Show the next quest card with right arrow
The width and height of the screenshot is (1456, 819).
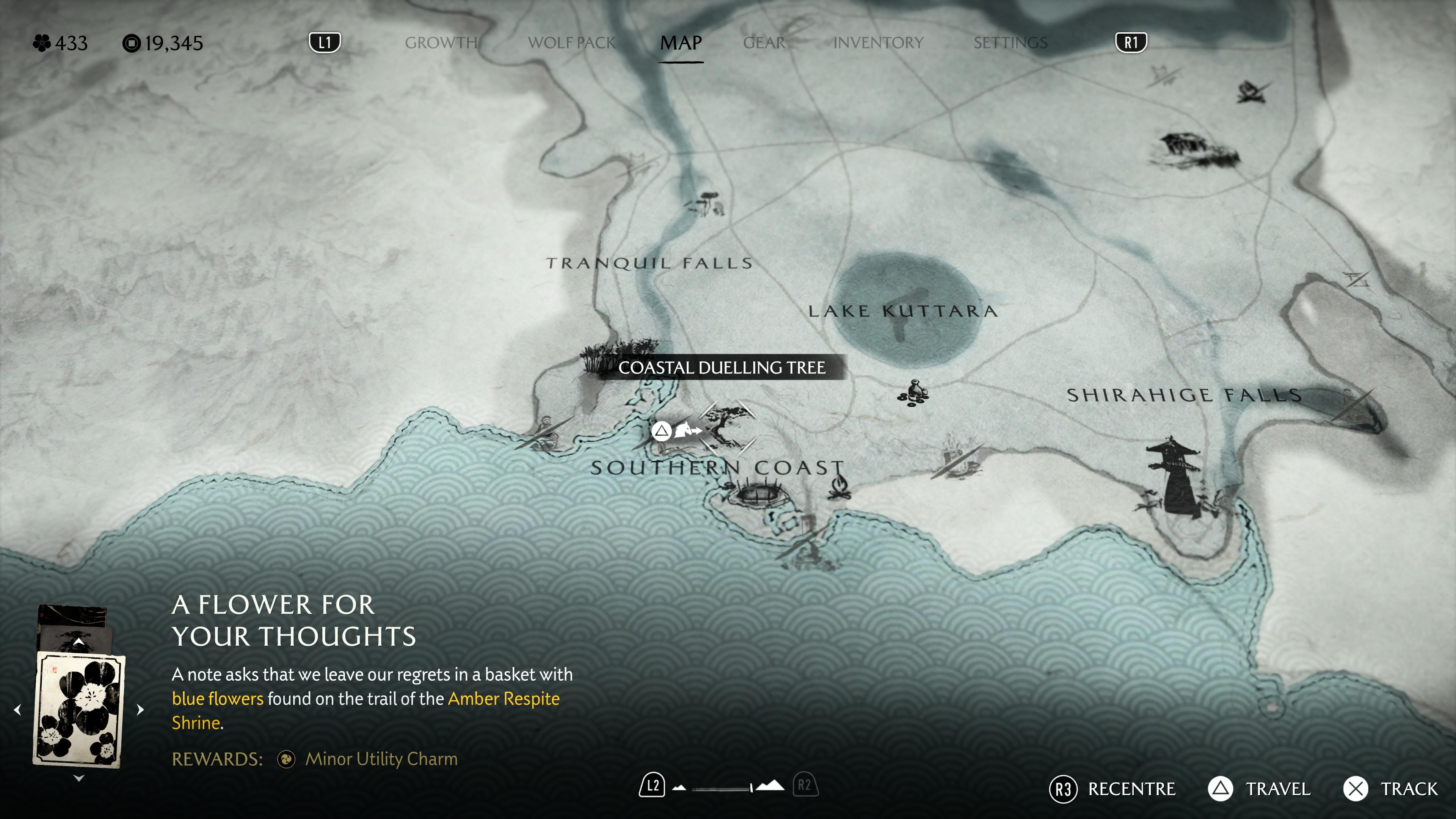point(140,709)
